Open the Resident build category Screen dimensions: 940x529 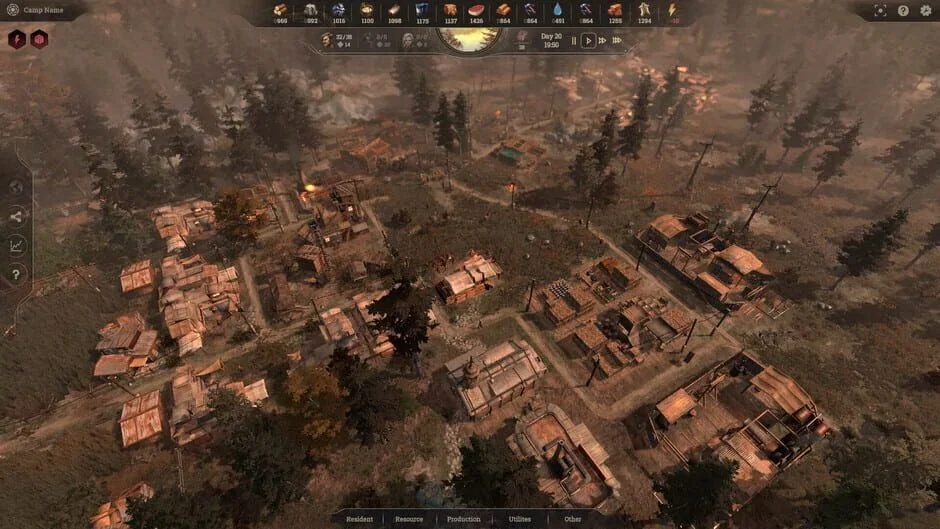[359, 519]
